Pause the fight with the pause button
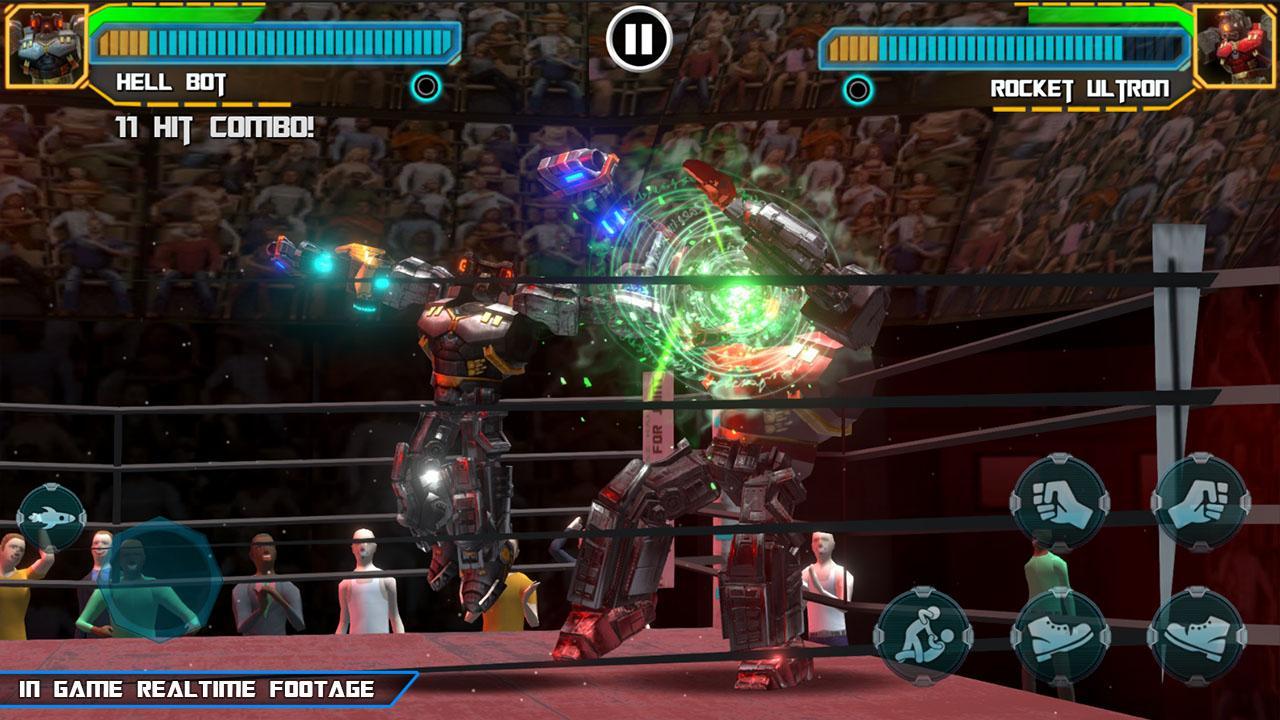Viewport: 1280px width, 720px height. click(x=639, y=39)
